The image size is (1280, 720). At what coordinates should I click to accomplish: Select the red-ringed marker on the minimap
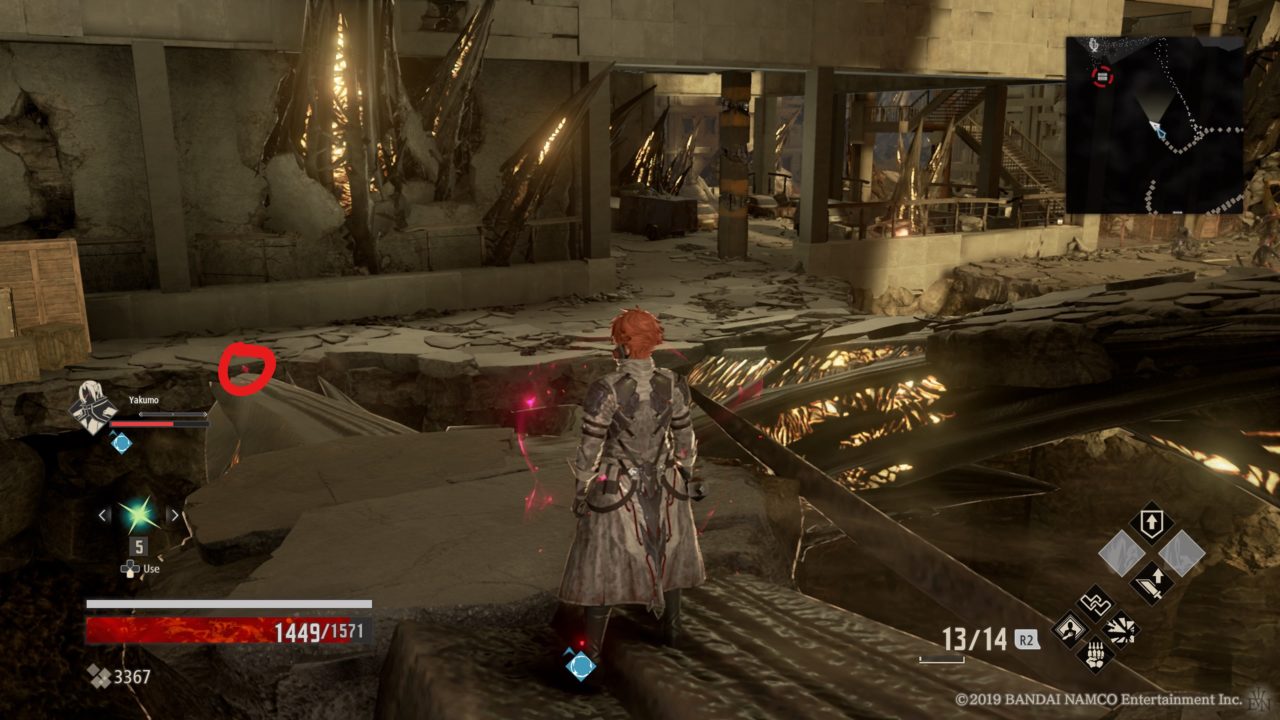tap(1102, 75)
